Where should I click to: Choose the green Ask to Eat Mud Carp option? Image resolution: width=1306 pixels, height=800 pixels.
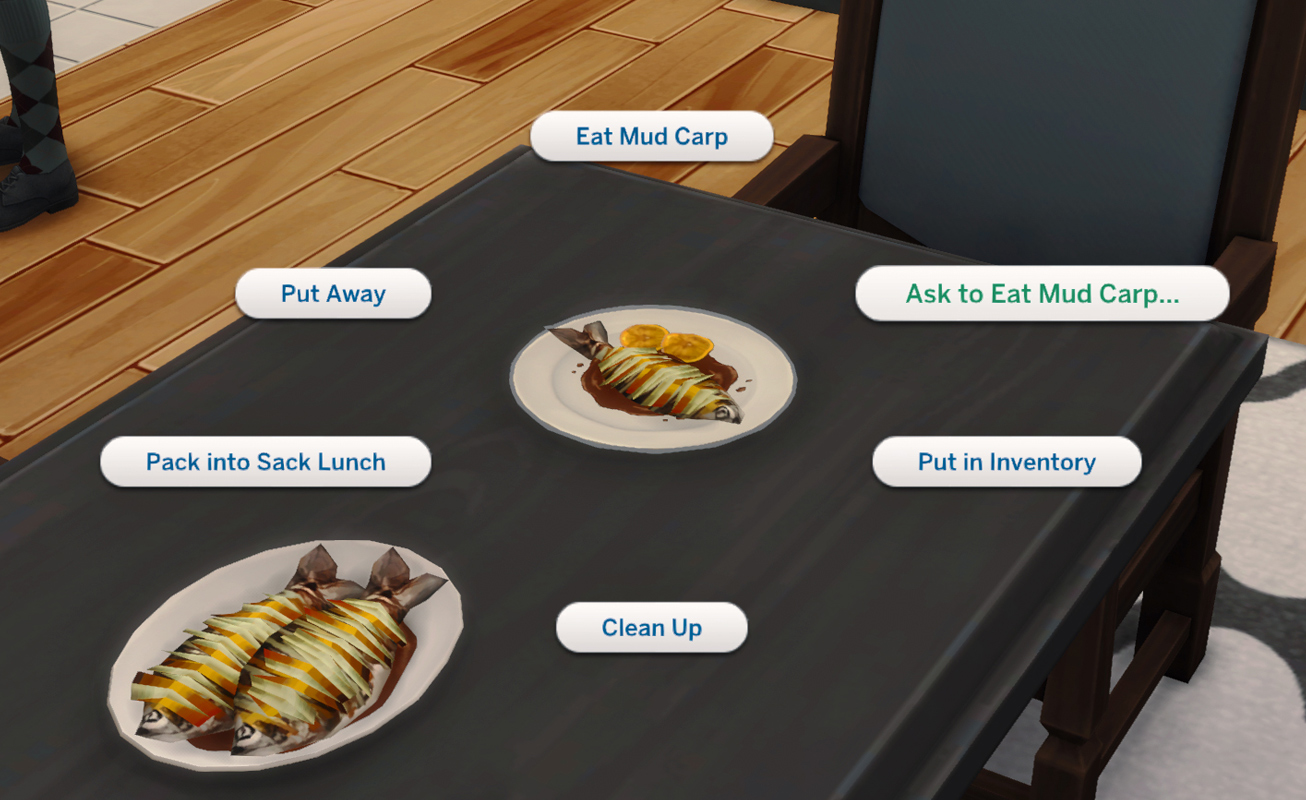[x=1042, y=294]
